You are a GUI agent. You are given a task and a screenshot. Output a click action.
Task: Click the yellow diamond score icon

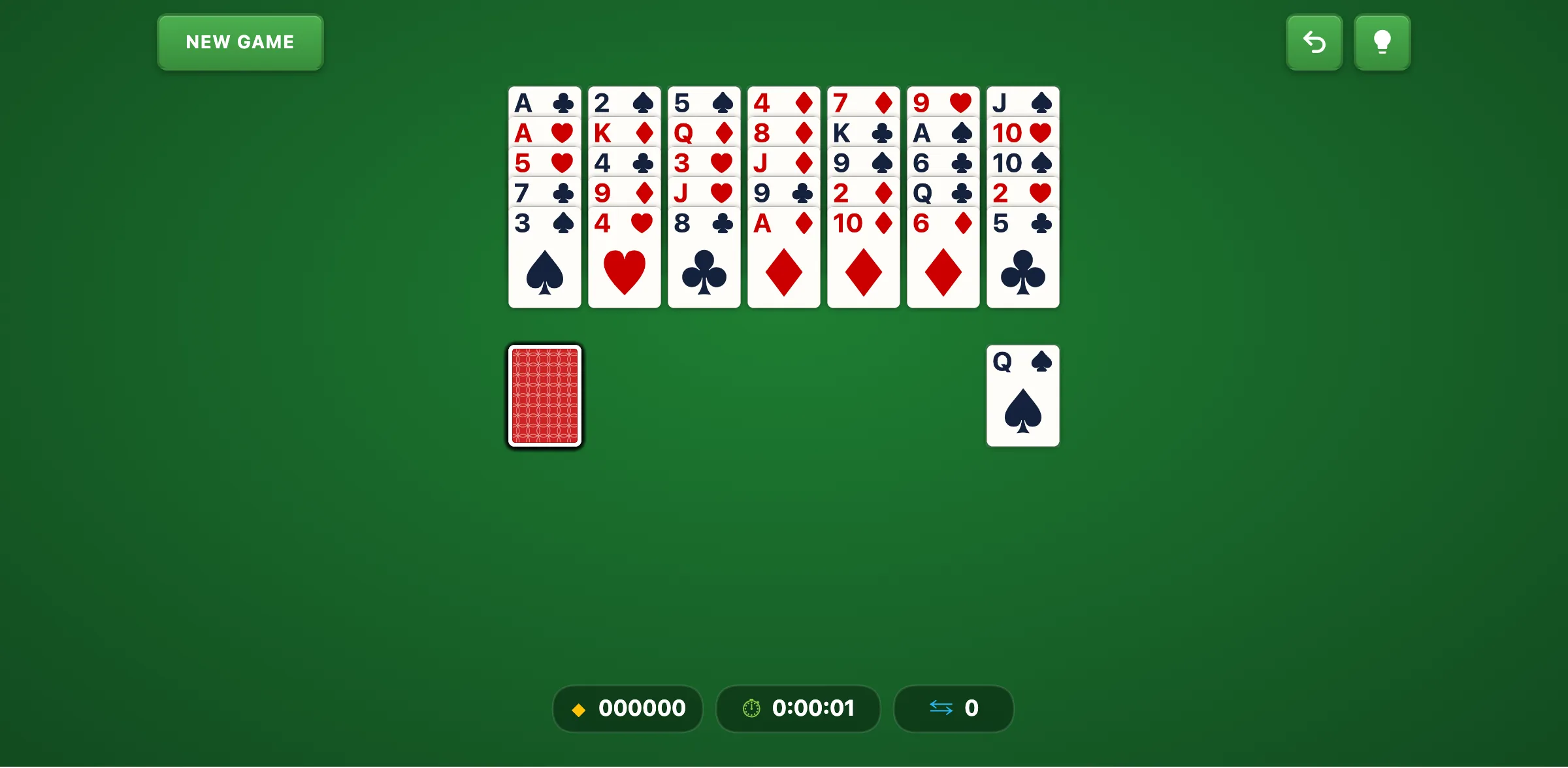point(579,709)
